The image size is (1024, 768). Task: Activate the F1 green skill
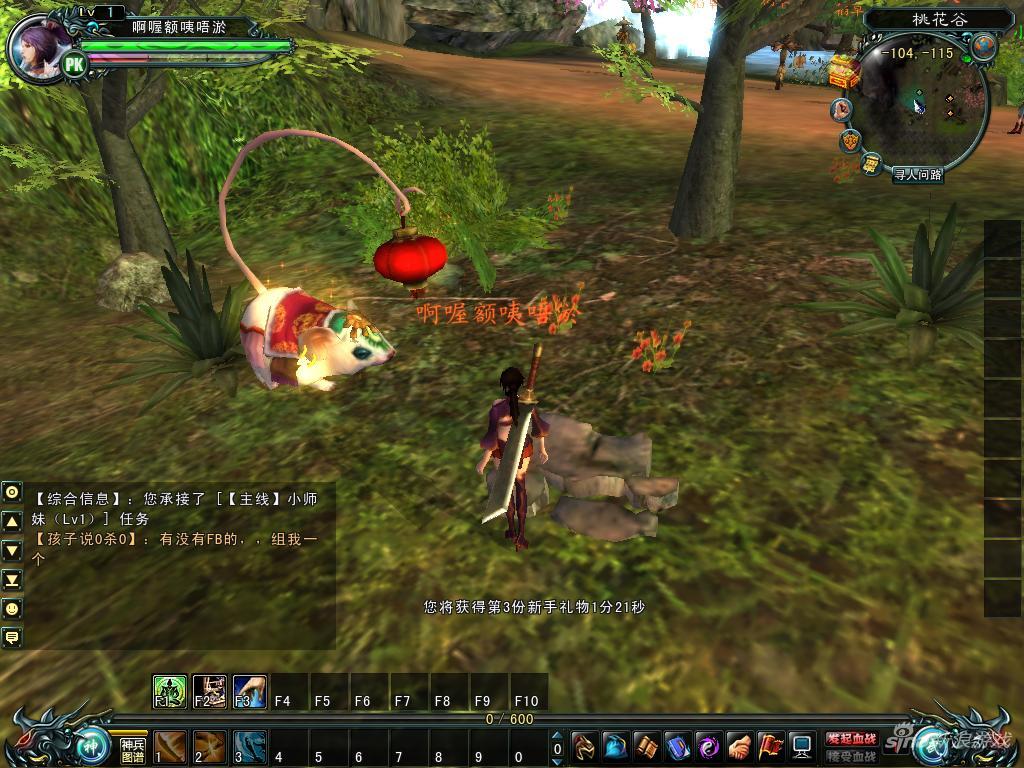pos(169,690)
